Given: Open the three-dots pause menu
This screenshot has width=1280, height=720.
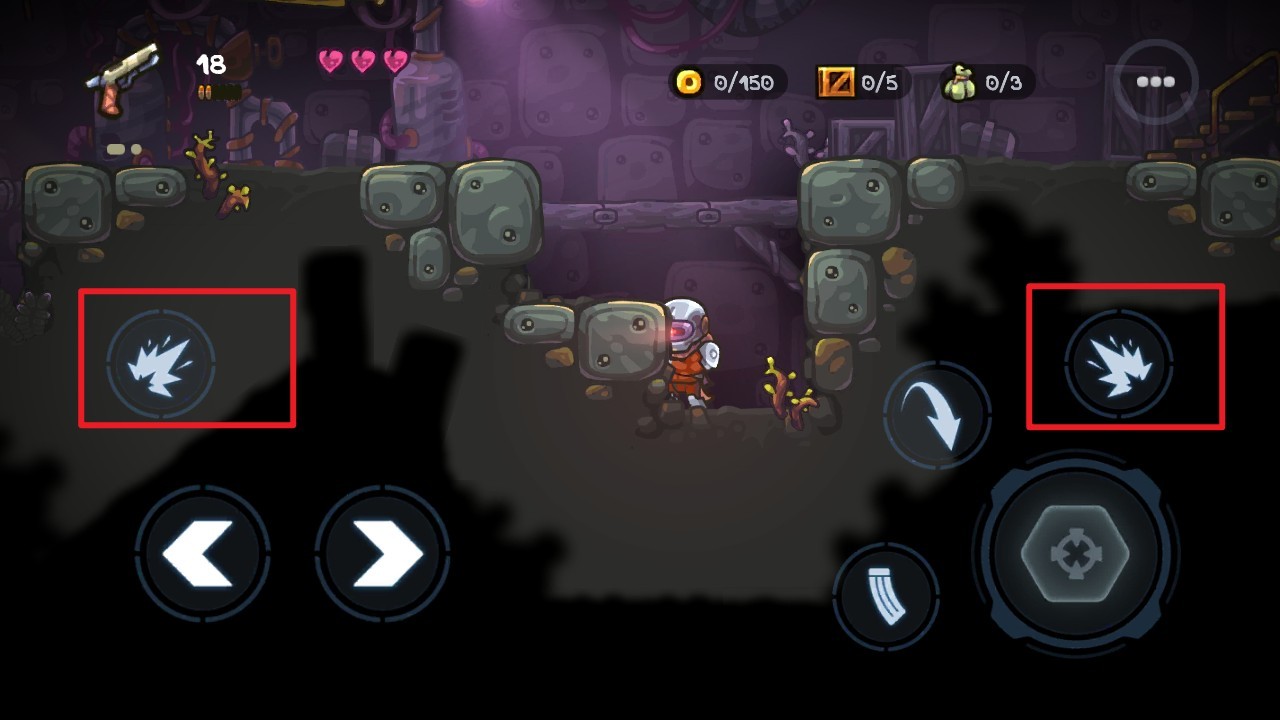Looking at the screenshot, I should [x=1155, y=82].
